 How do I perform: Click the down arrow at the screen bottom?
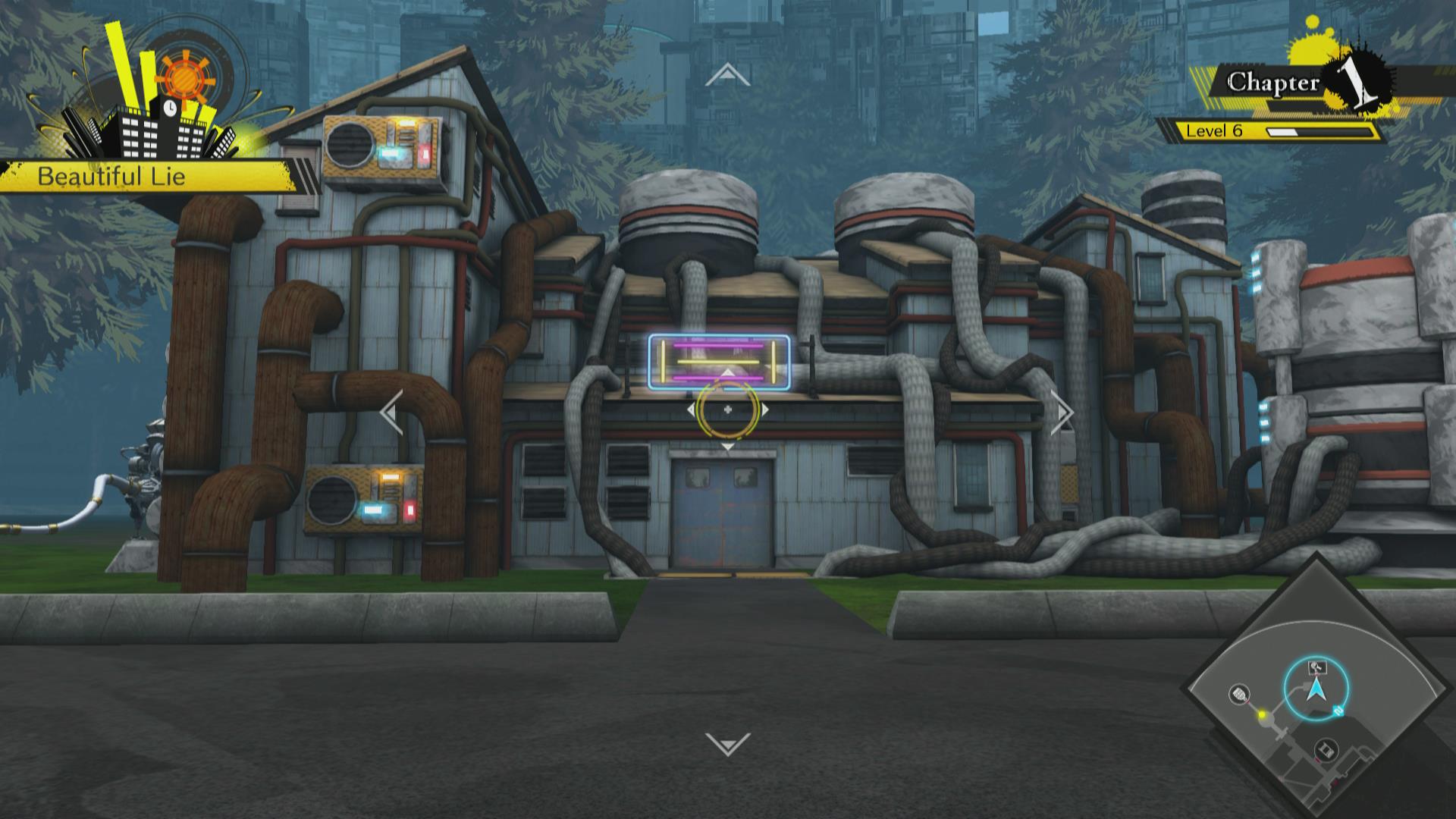[727, 743]
